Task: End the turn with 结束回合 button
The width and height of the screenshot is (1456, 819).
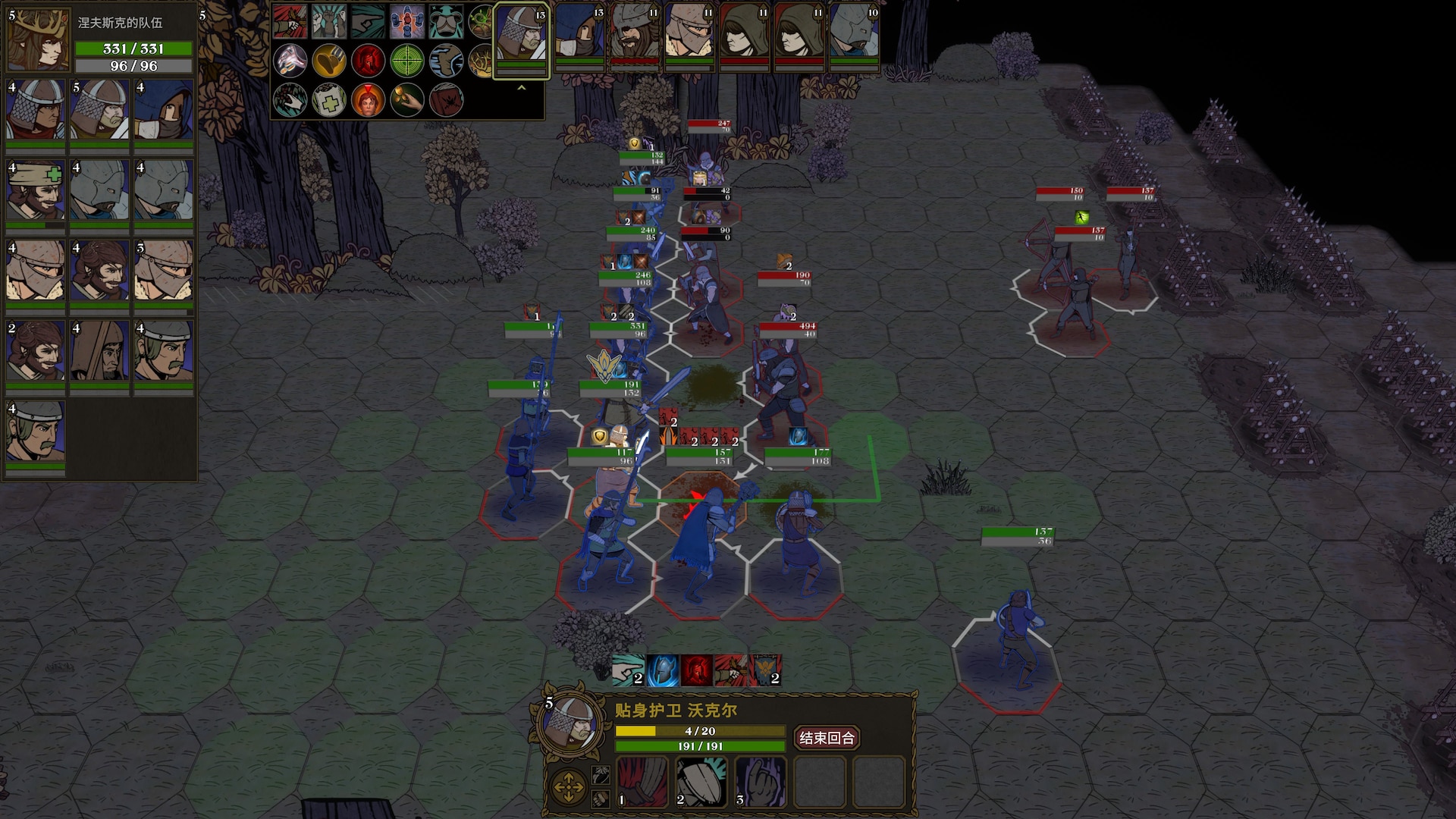Action: pos(827,738)
